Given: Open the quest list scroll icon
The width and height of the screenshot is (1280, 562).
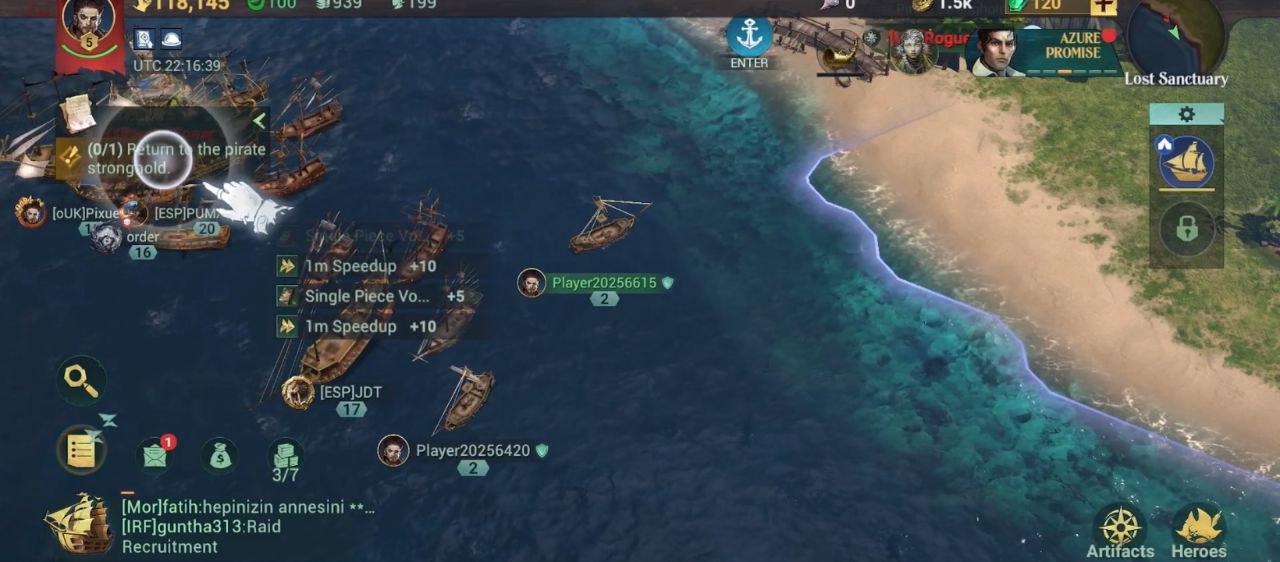Looking at the screenshot, I should pos(81,450).
